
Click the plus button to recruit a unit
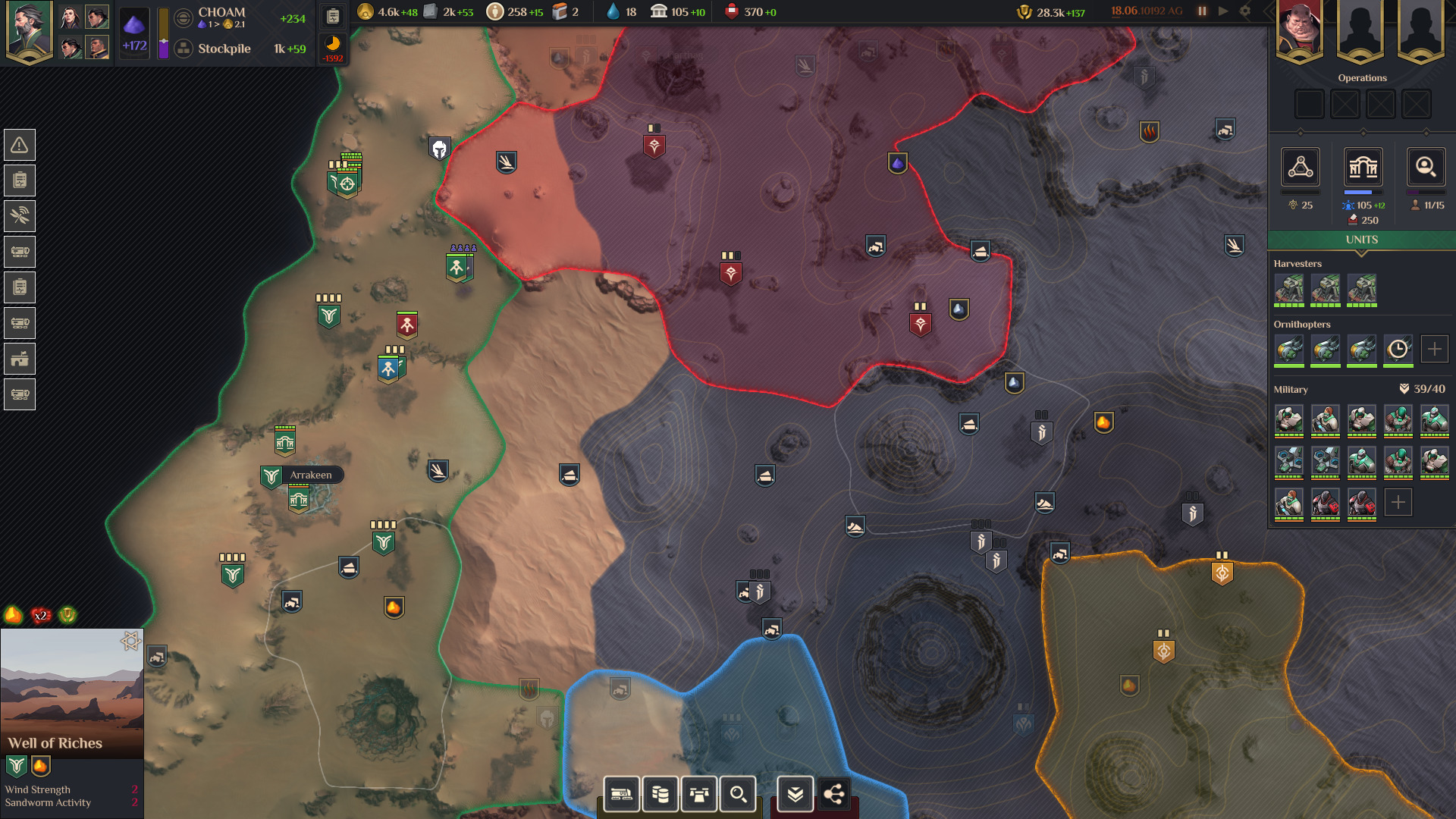click(x=1398, y=502)
